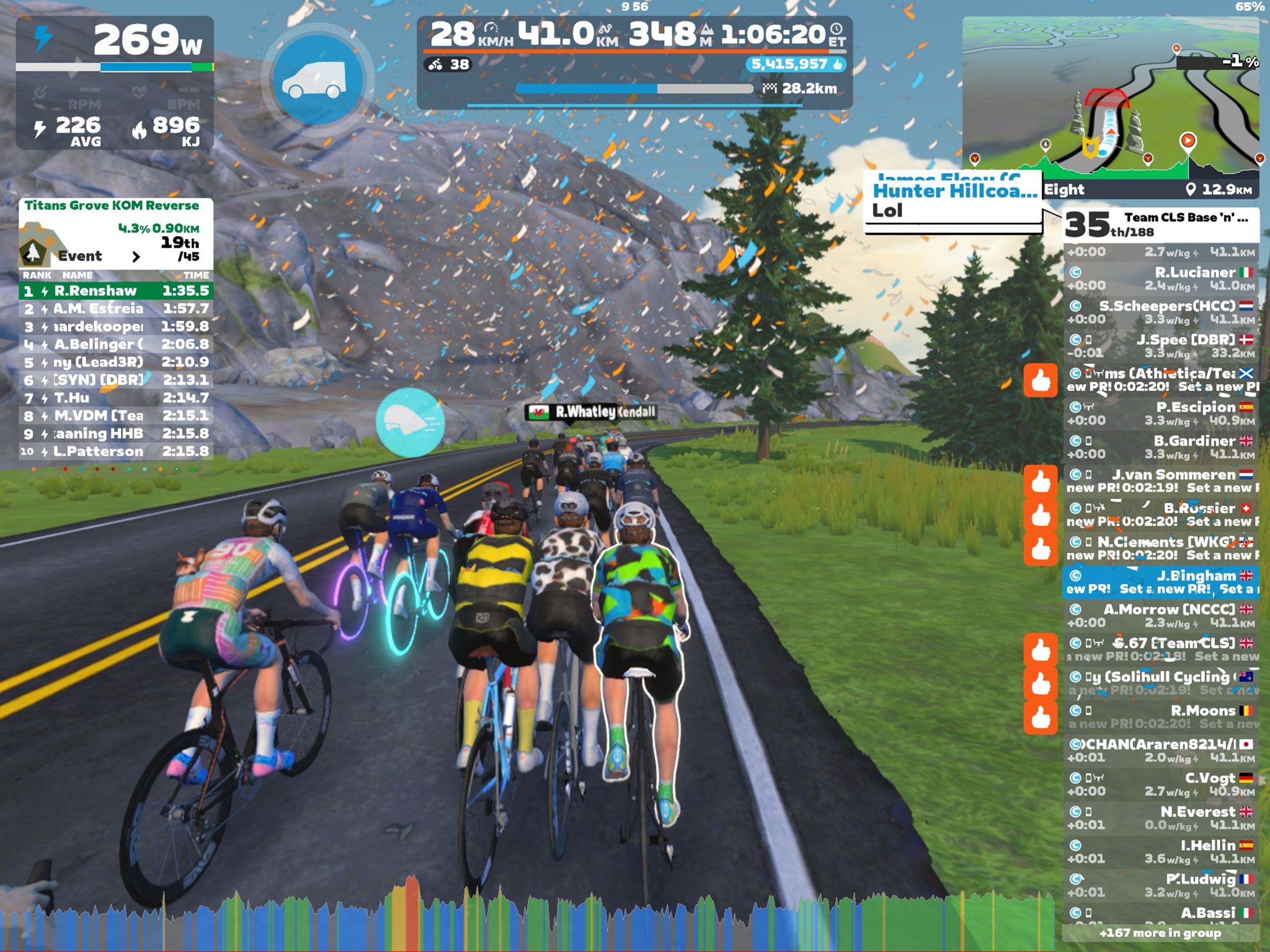Give a Ride On to J.van Sommeren
1270x952 pixels.
point(1041,482)
